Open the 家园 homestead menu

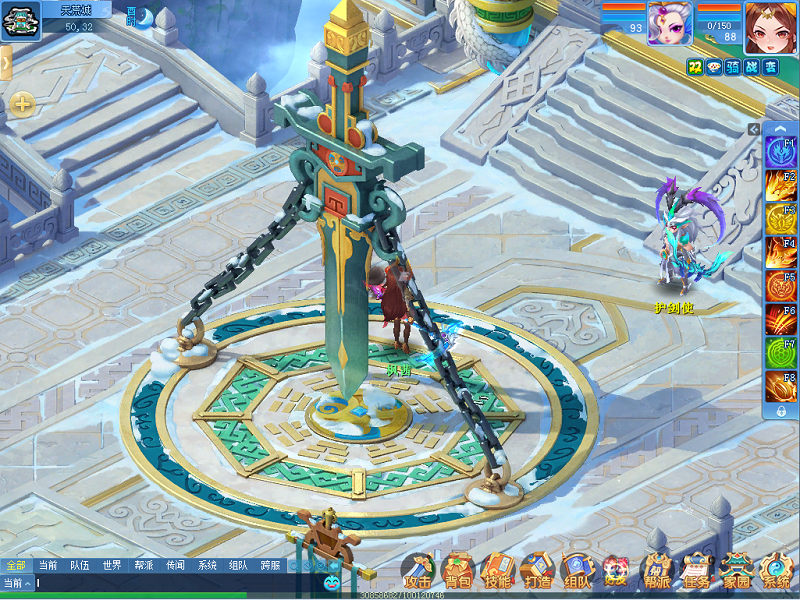point(737,571)
